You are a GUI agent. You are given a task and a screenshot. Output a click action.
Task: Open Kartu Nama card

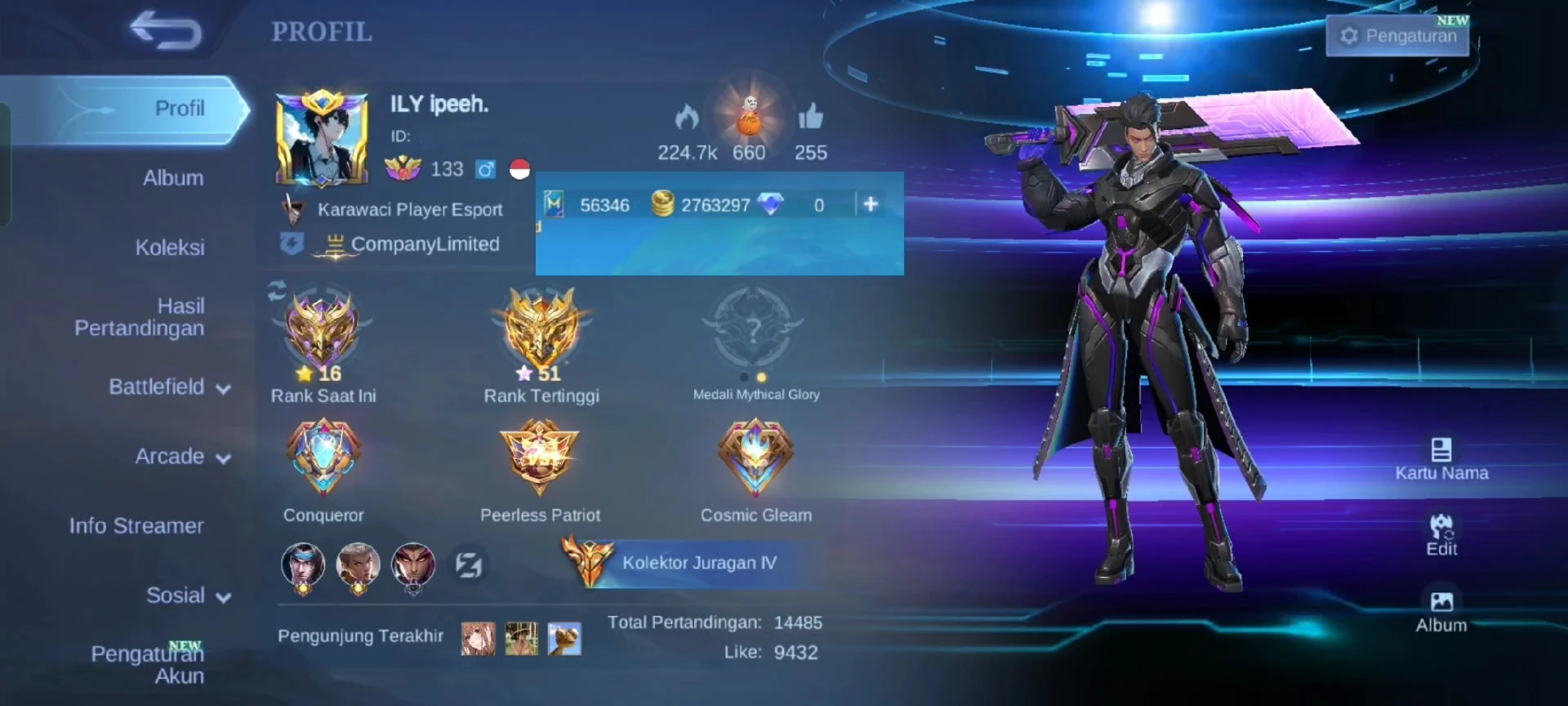pos(1441,460)
